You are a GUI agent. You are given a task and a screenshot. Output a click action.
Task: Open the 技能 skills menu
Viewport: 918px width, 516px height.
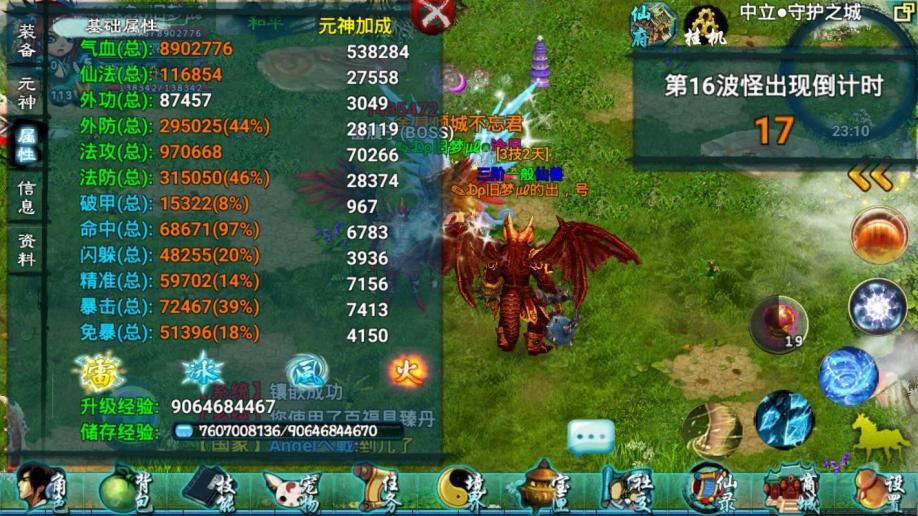(x=212, y=489)
